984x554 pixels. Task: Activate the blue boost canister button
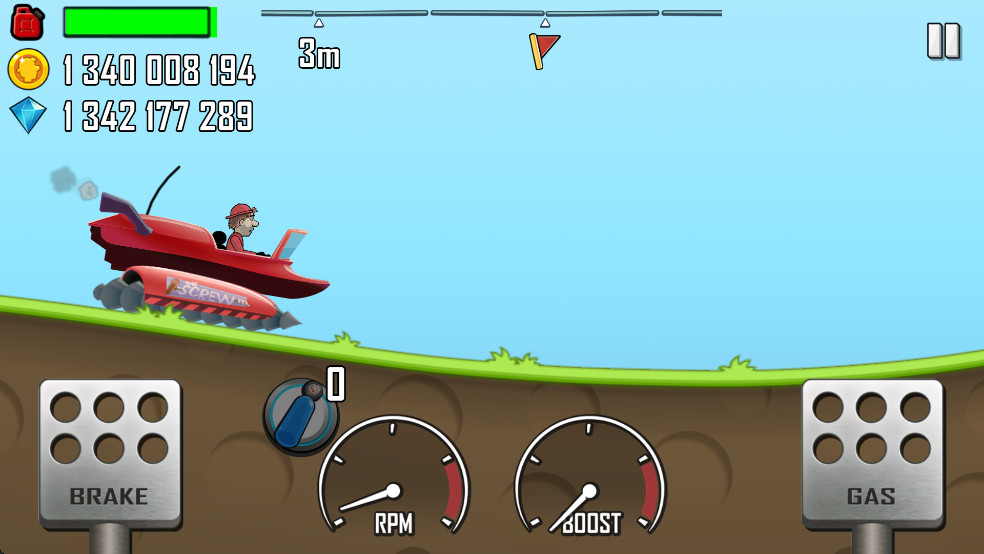click(x=300, y=414)
